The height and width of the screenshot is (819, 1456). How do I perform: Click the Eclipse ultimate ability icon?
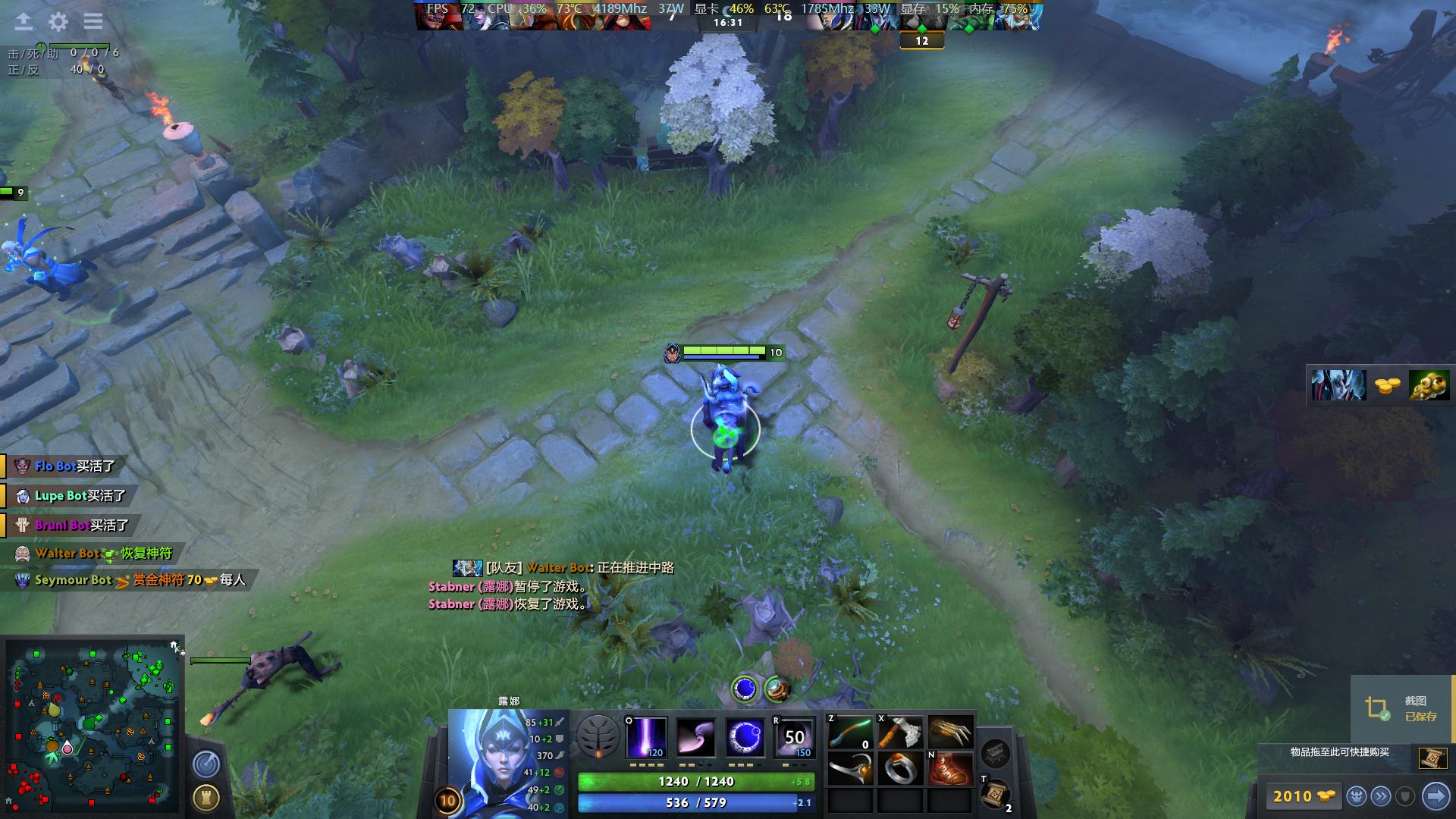(794, 737)
